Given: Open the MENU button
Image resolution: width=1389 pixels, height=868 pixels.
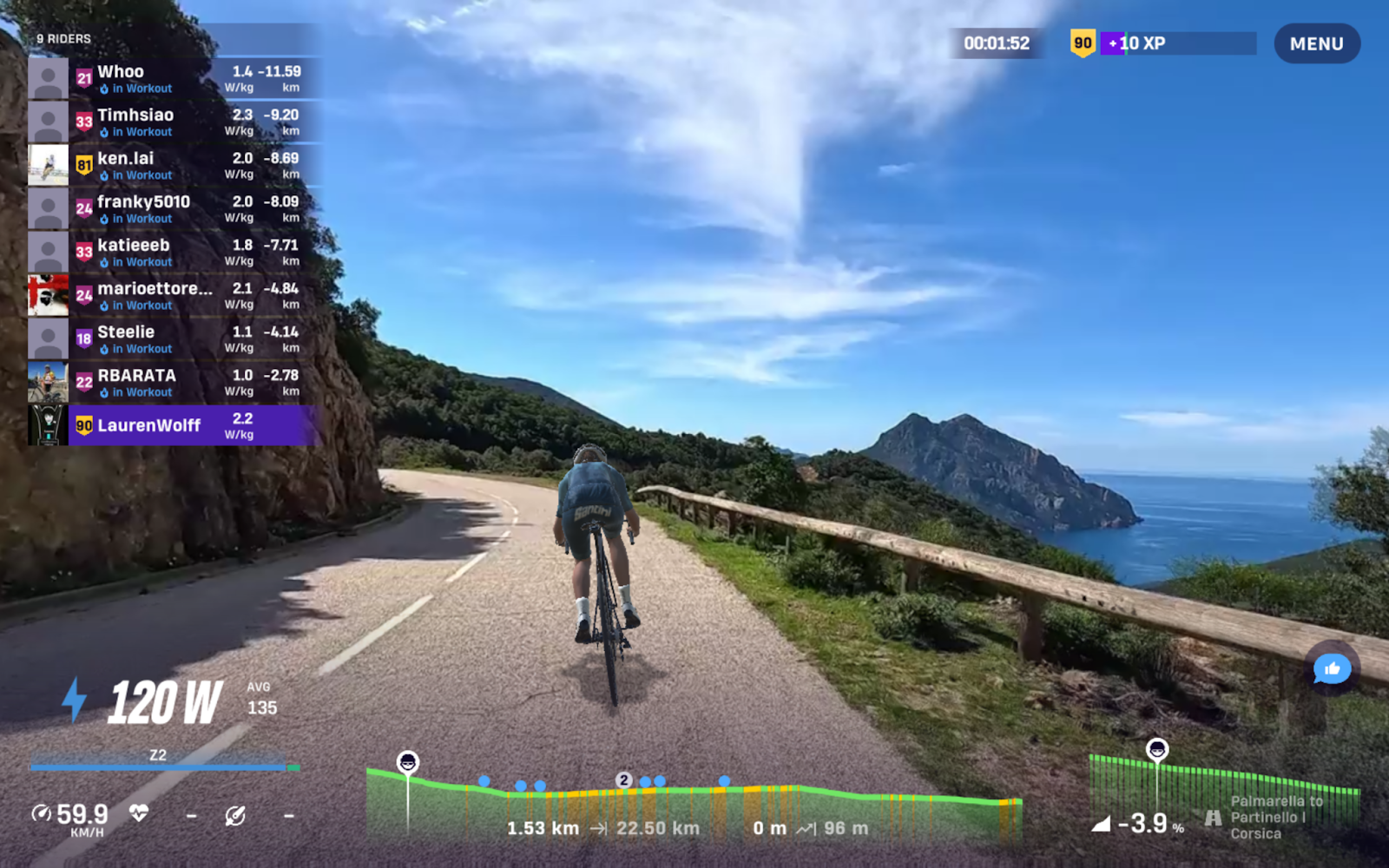Looking at the screenshot, I should pos(1316,43).
